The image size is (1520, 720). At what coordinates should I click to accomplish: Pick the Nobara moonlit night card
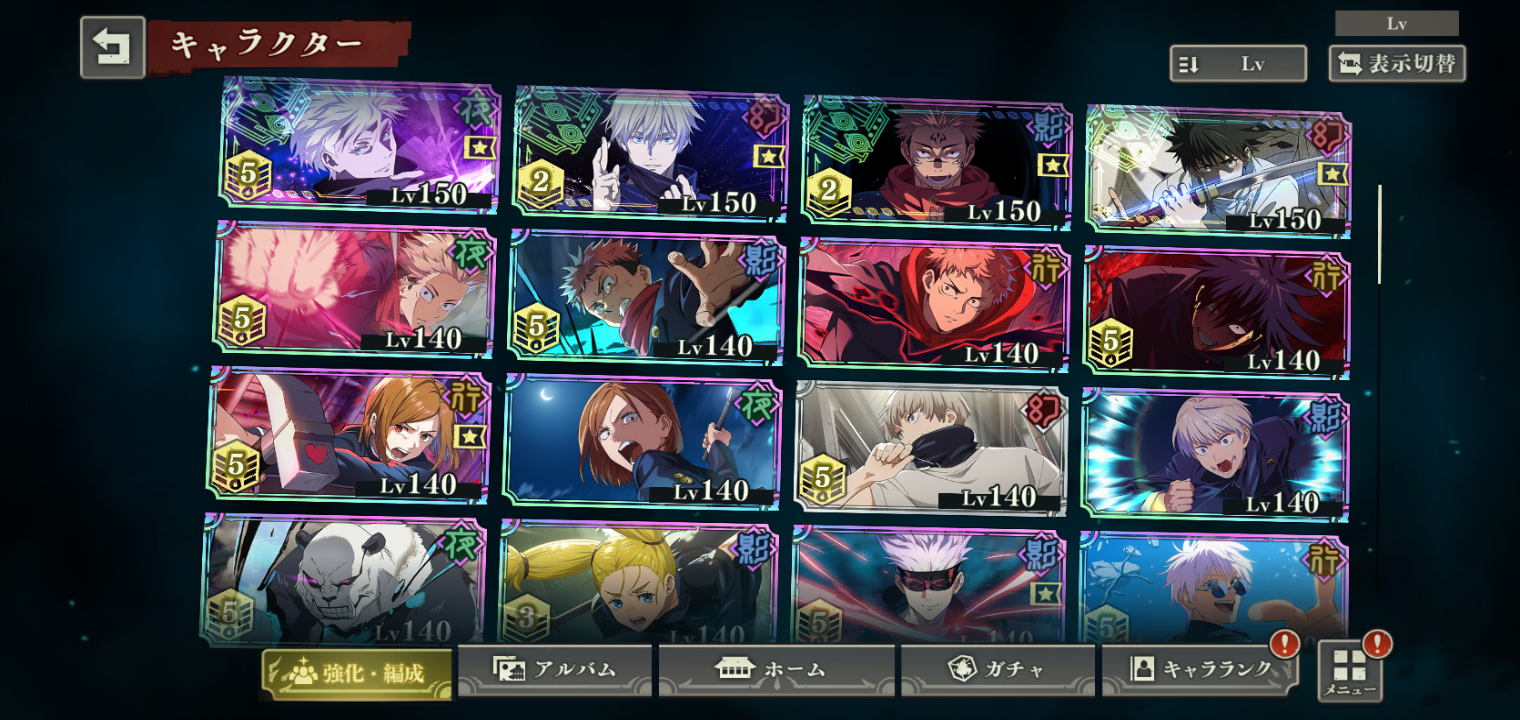pos(640,442)
